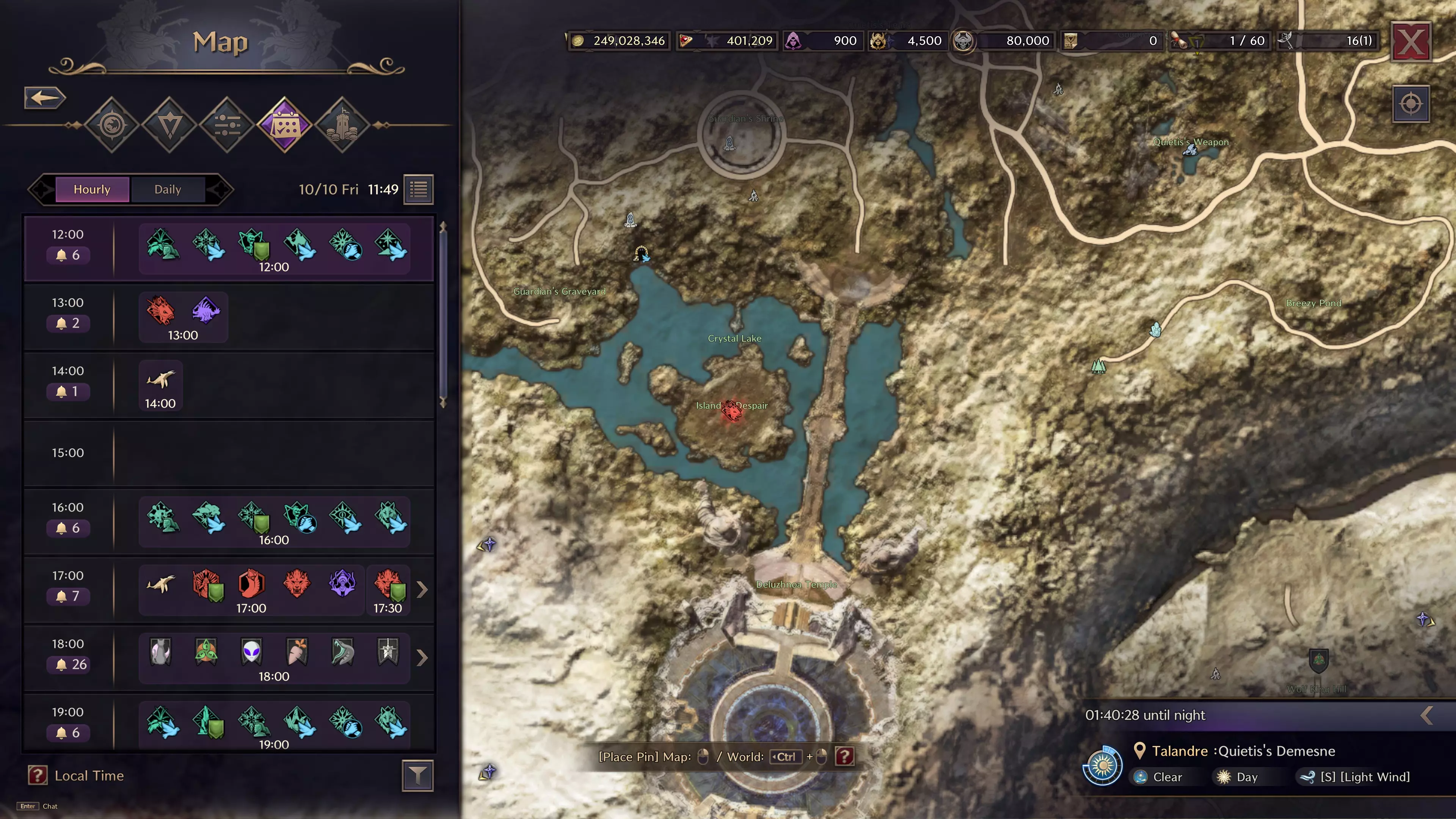The width and height of the screenshot is (1456, 819).
Task: Open the castle and coins map tab
Action: coord(342,125)
